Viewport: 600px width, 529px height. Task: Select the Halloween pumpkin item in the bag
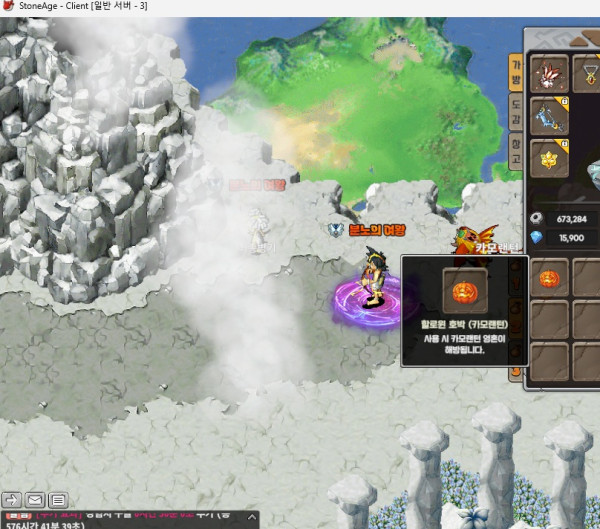(x=549, y=278)
